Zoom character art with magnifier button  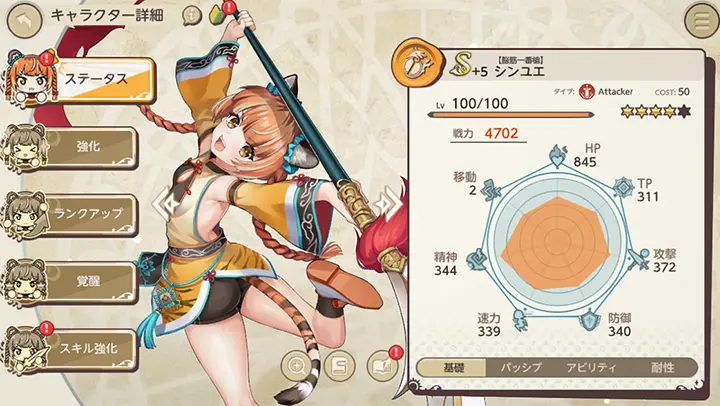click(298, 364)
